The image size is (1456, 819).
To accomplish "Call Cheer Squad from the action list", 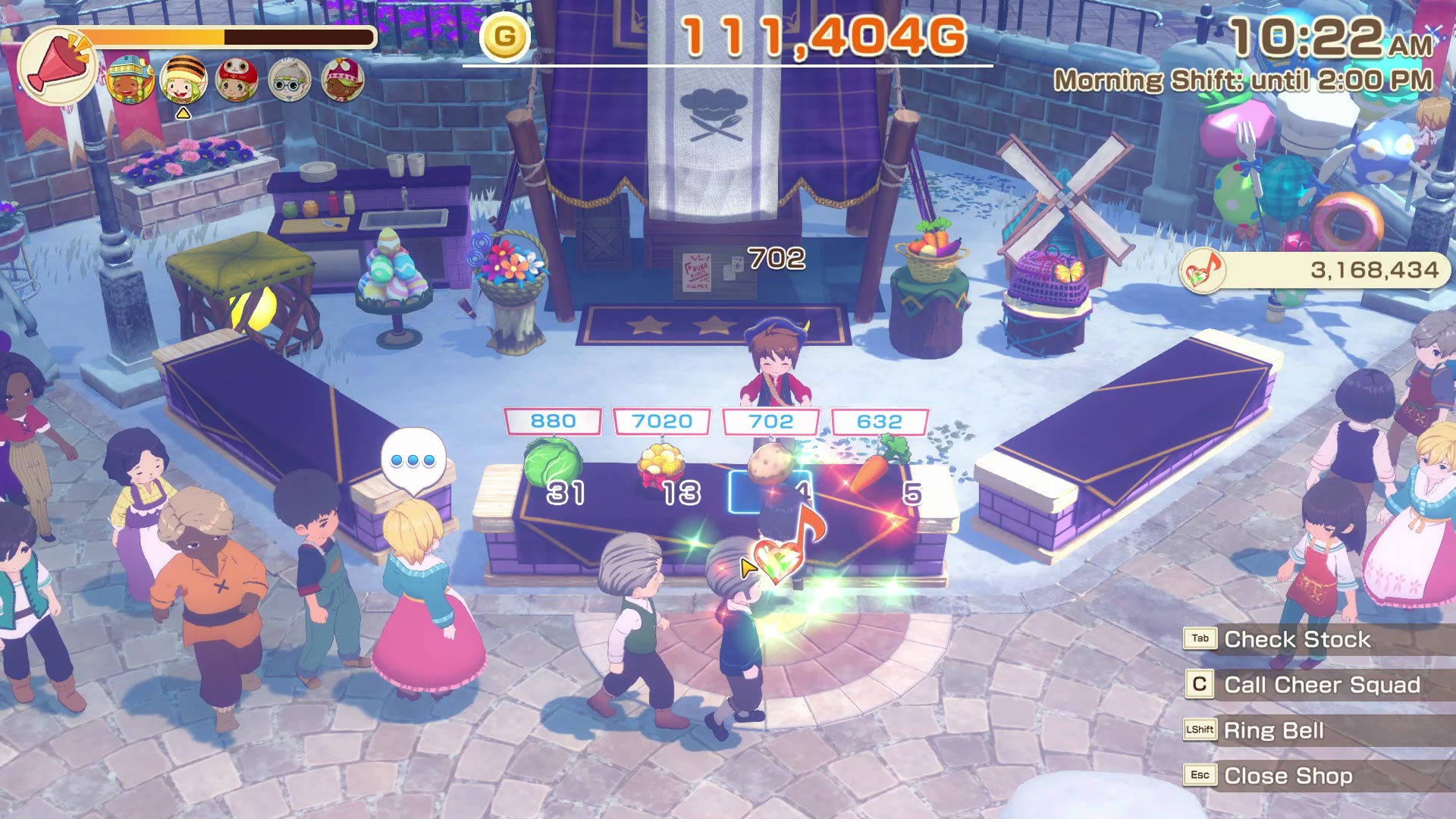I will (x=1321, y=685).
